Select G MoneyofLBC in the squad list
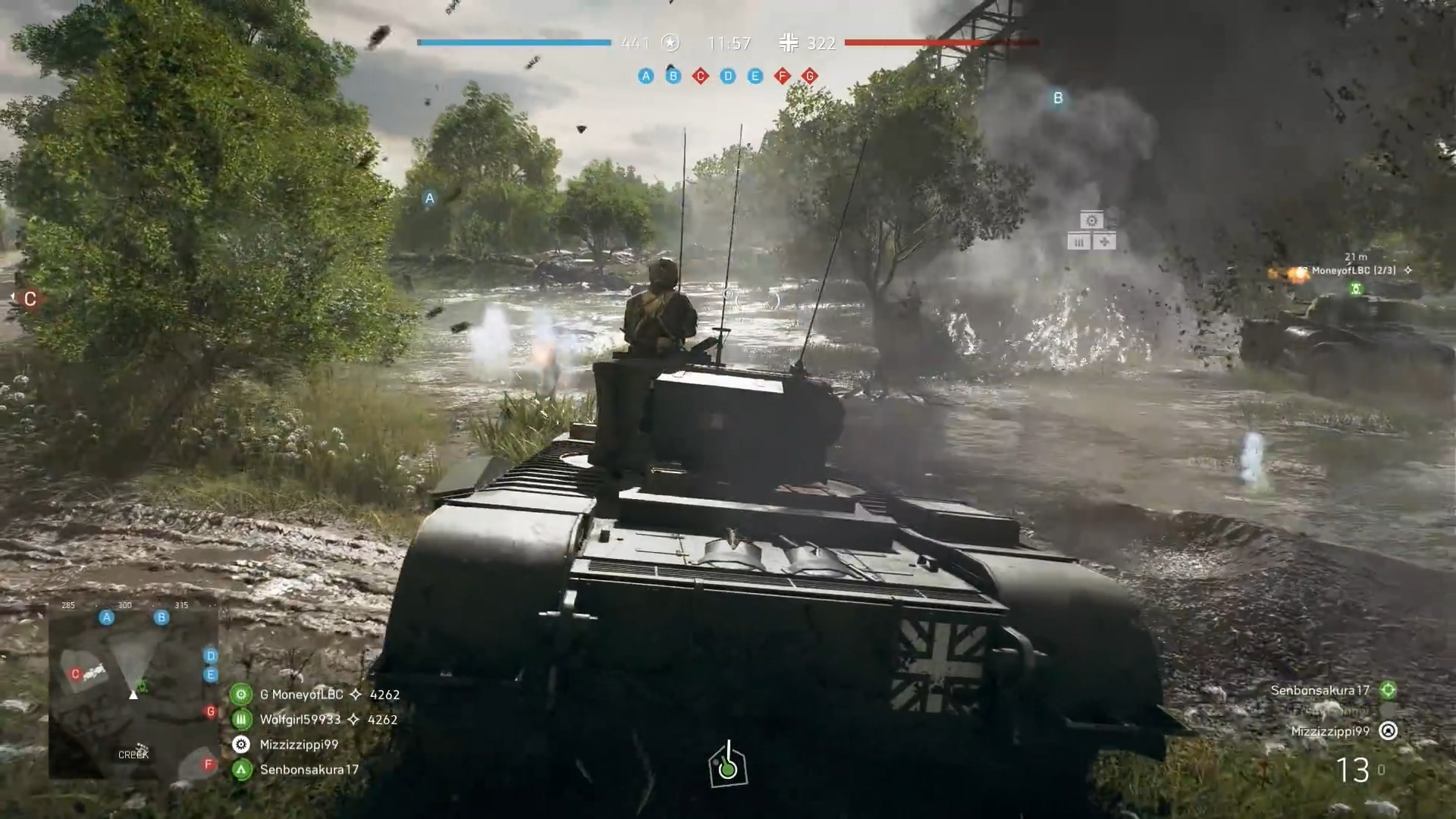Image resolution: width=1456 pixels, height=819 pixels. pos(302,695)
